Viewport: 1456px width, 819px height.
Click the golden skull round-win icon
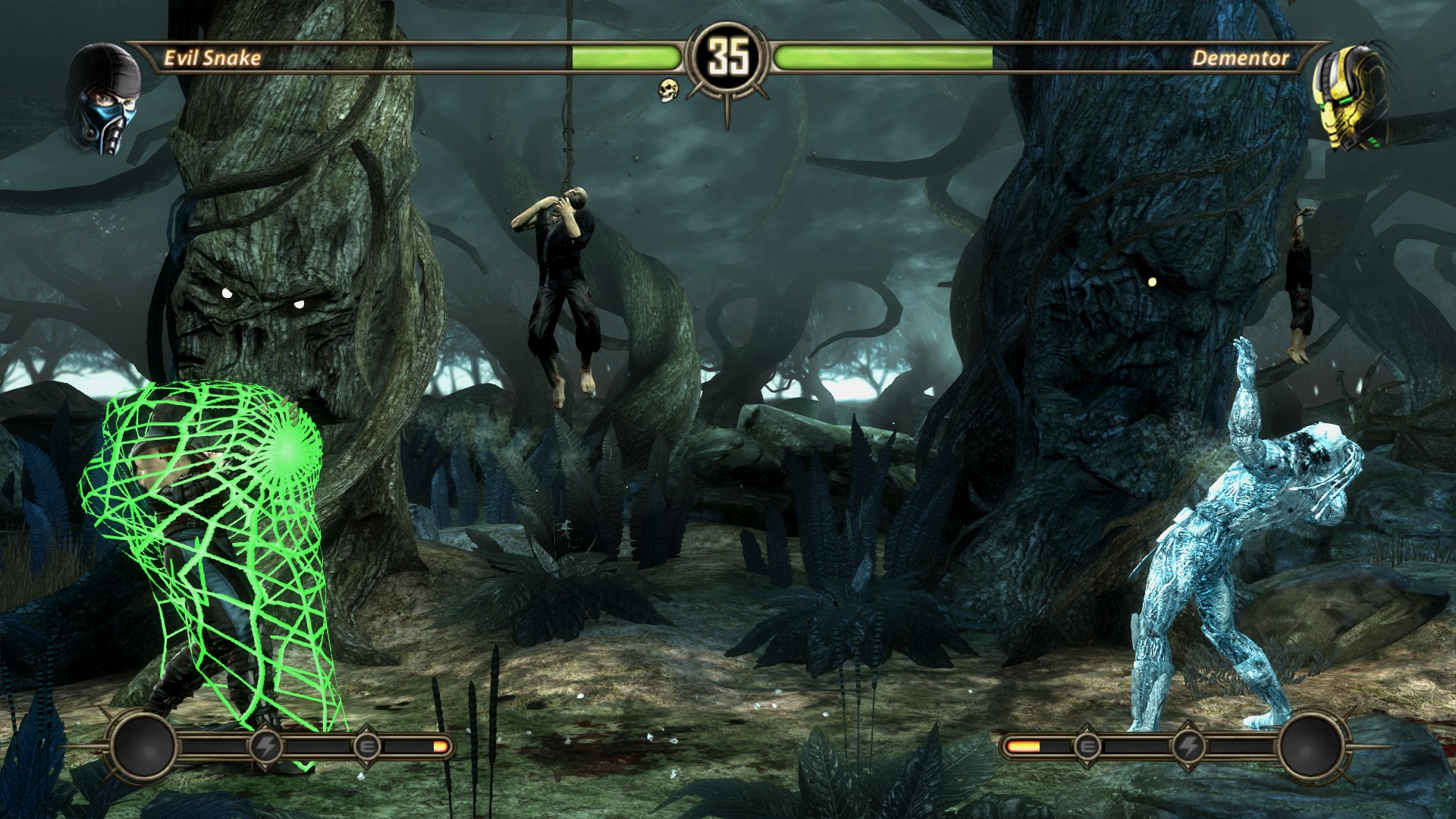668,89
